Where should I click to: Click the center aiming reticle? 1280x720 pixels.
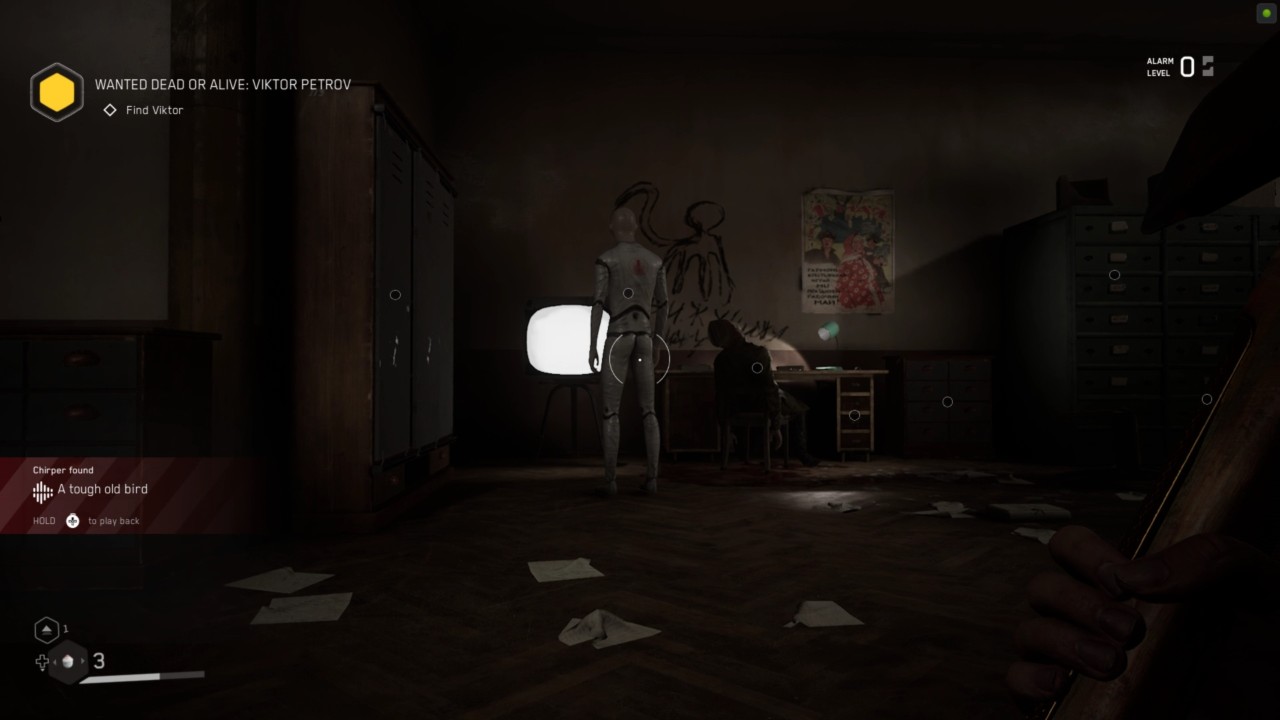coord(640,360)
